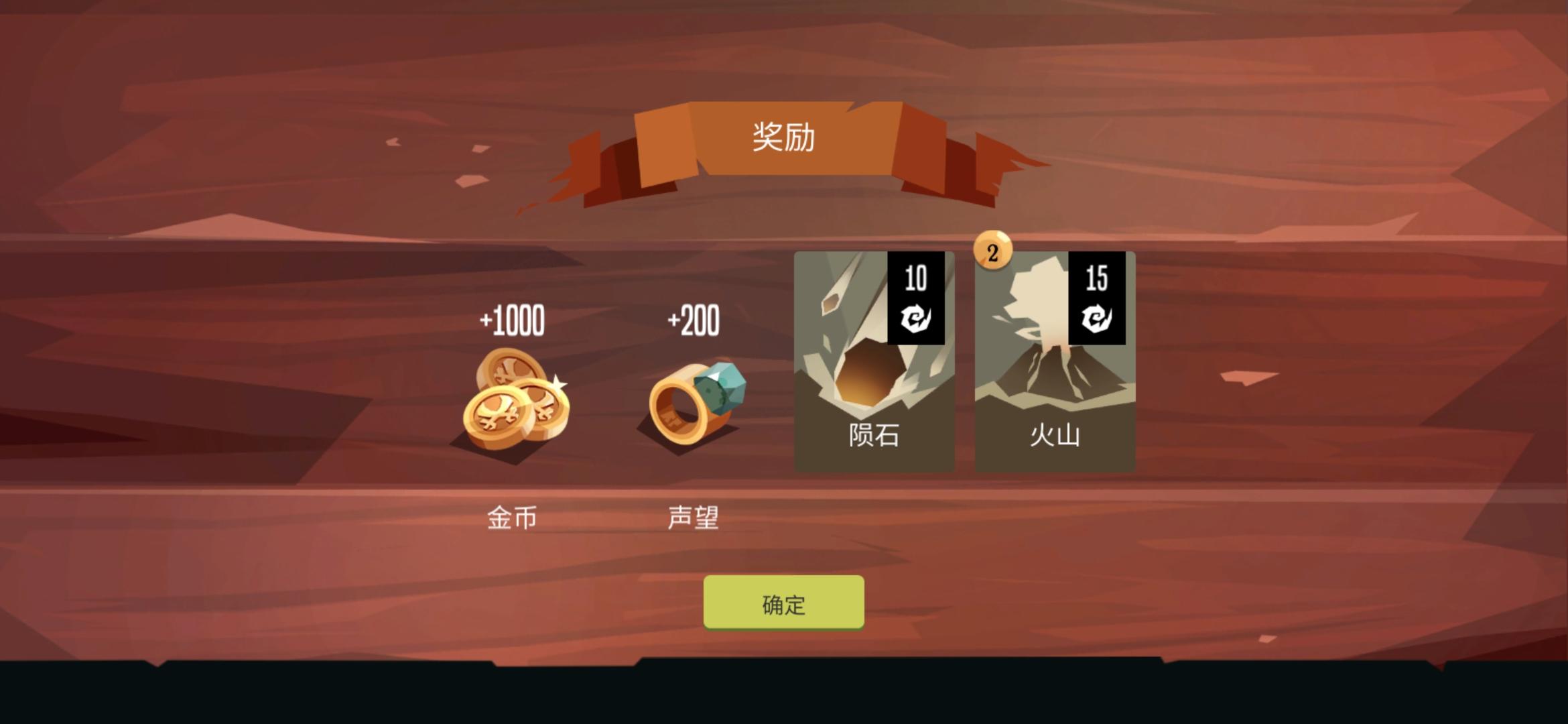Click the +1000 gold amount text
Viewport: 1568px width, 724px height.
(x=513, y=320)
